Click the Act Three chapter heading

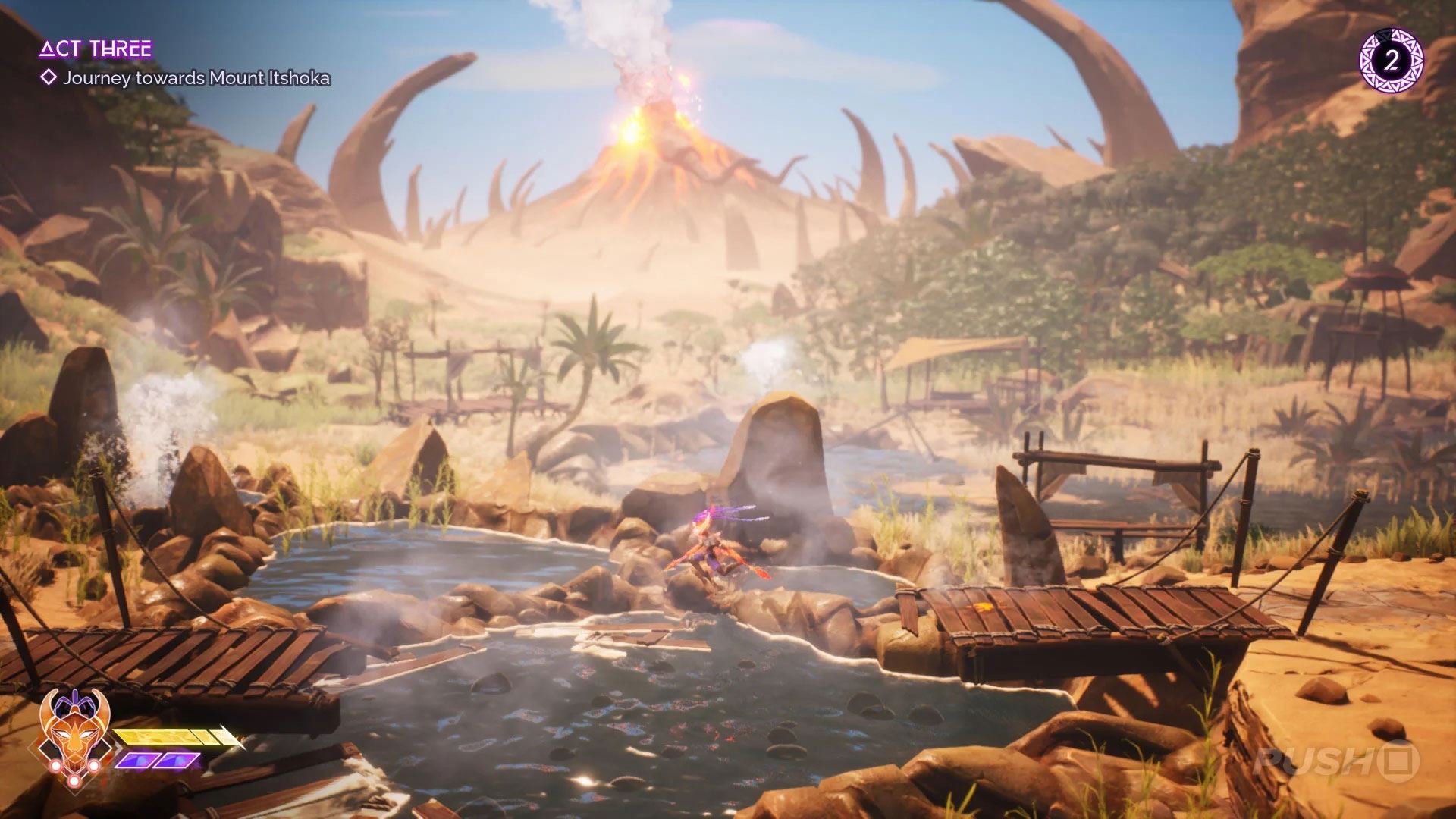[96, 50]
